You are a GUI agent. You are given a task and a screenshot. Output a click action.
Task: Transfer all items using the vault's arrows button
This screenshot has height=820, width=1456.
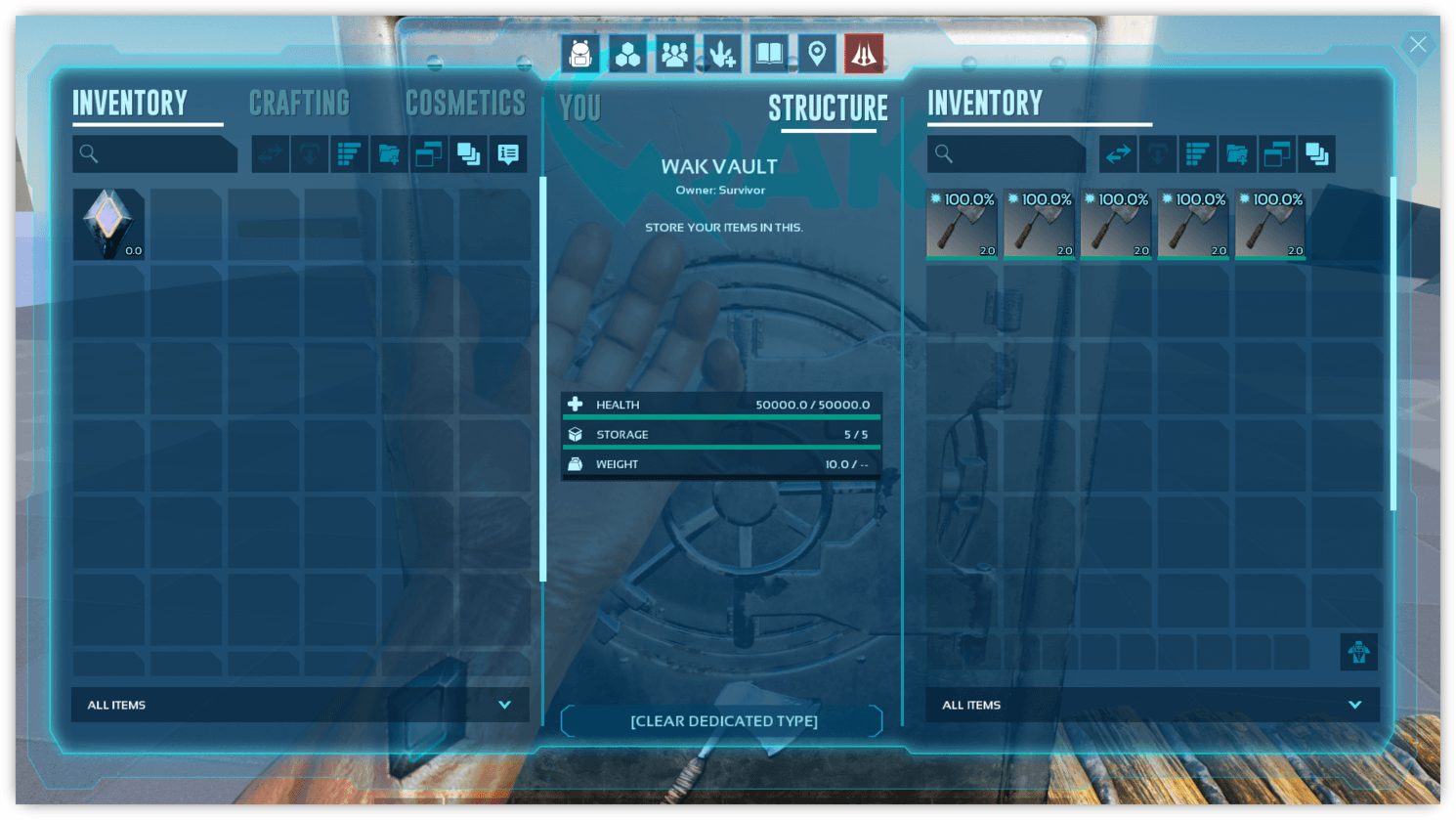(1118, 153)
